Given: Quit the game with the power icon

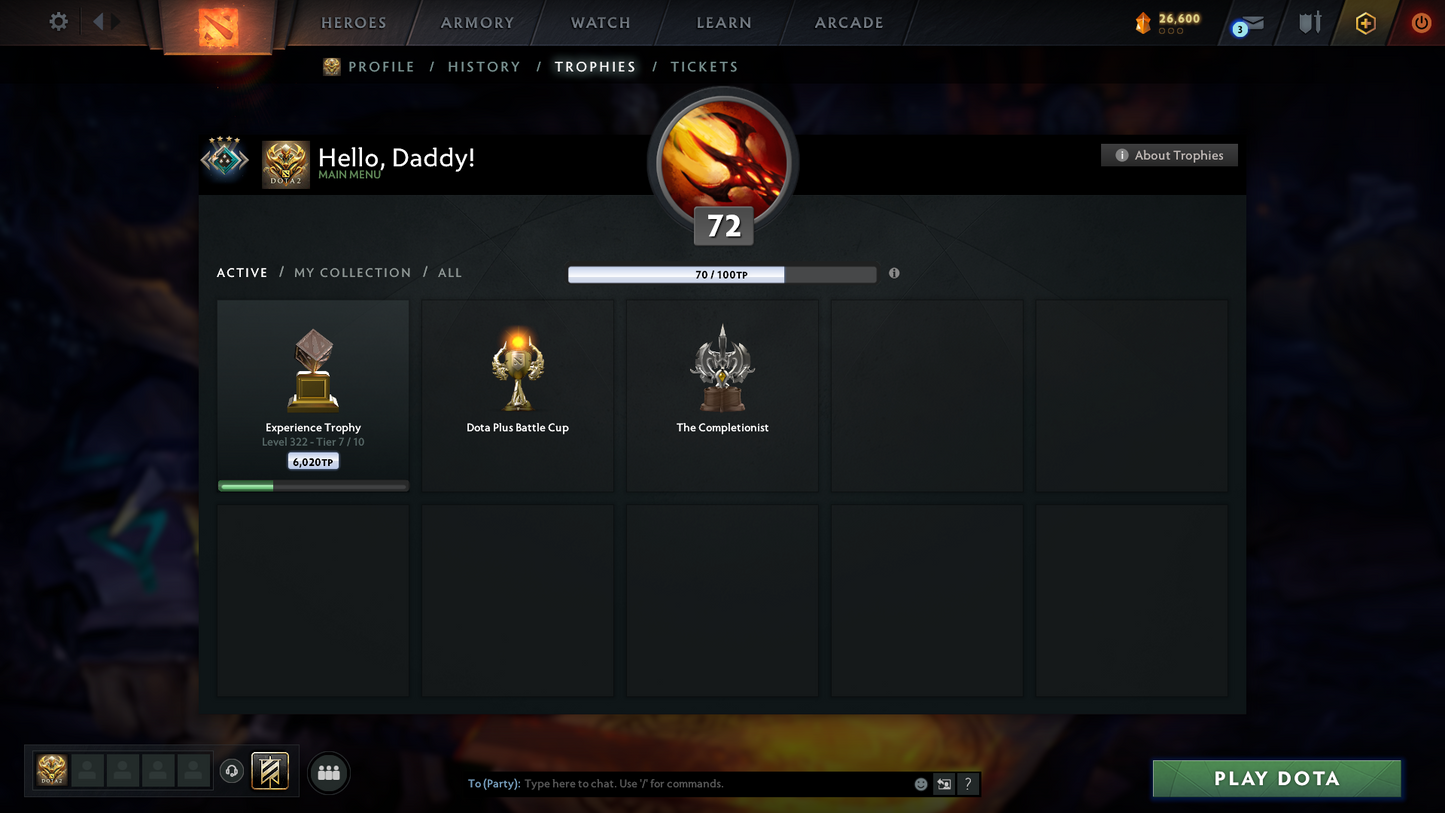Looking at the screenshot, I should pyautogui.click(x=1420, y=22).
